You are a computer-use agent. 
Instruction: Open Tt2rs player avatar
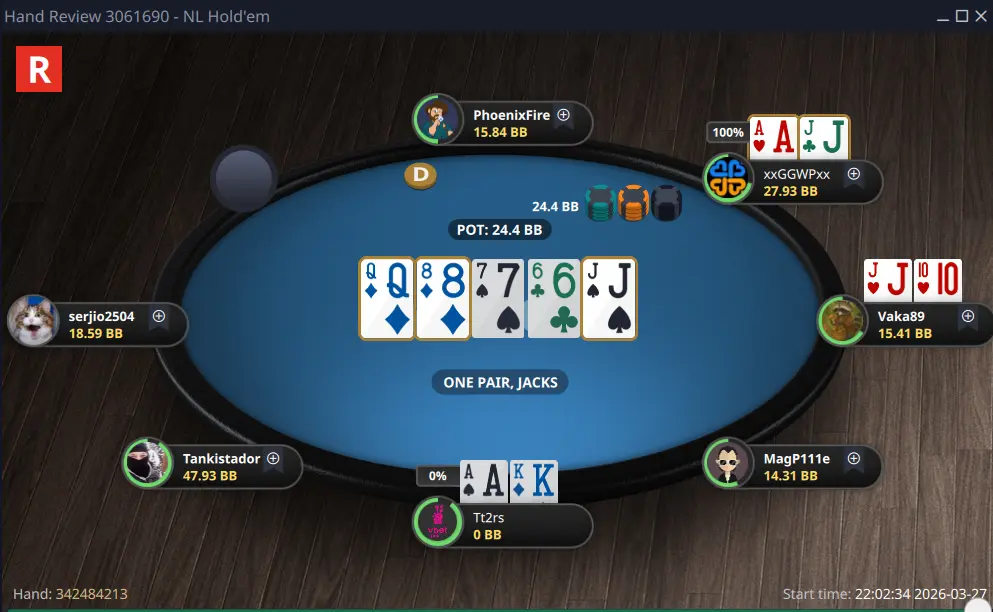pos(437,521)
